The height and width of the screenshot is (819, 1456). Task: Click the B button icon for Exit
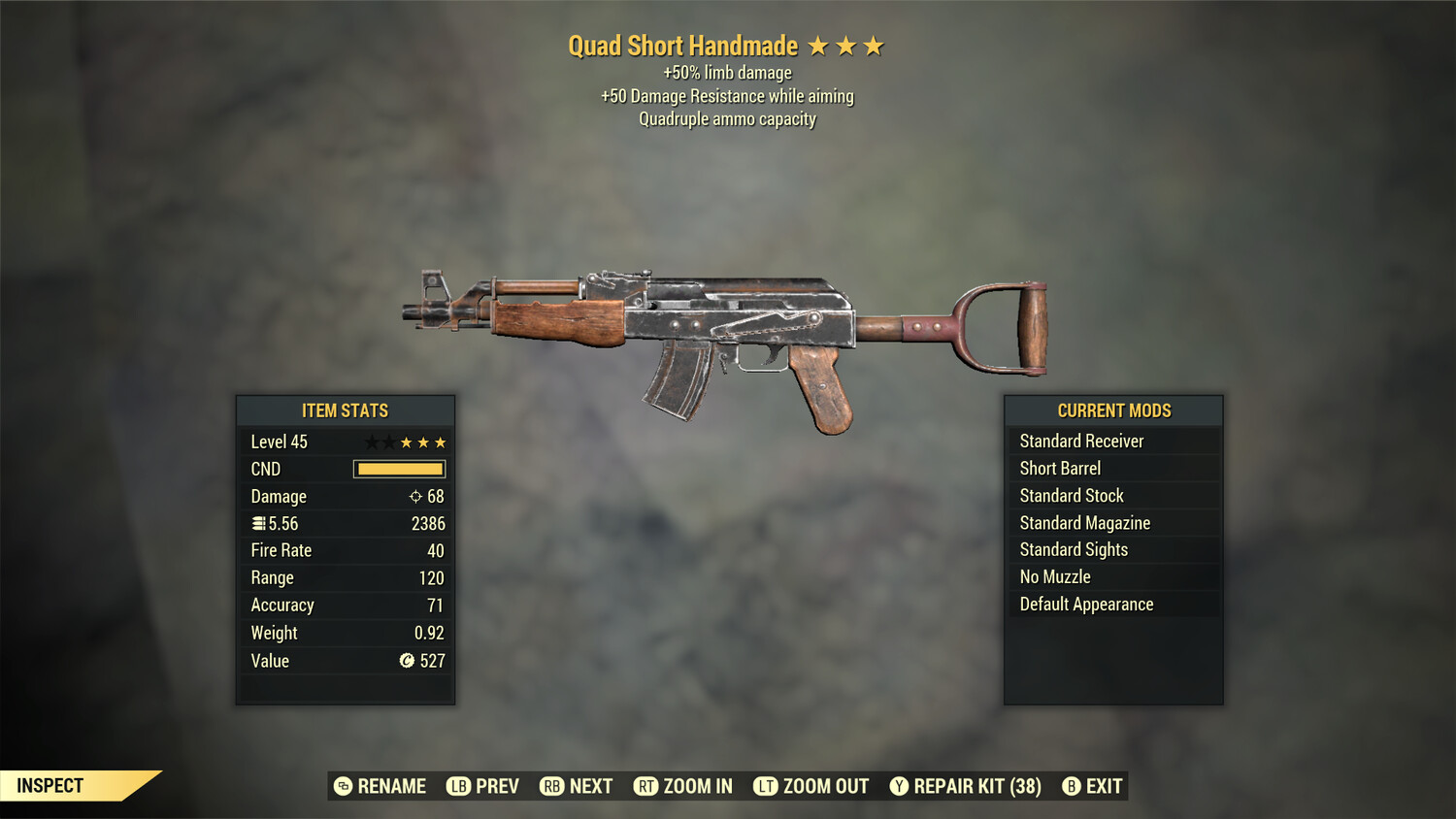click(x=1072, y=786)
